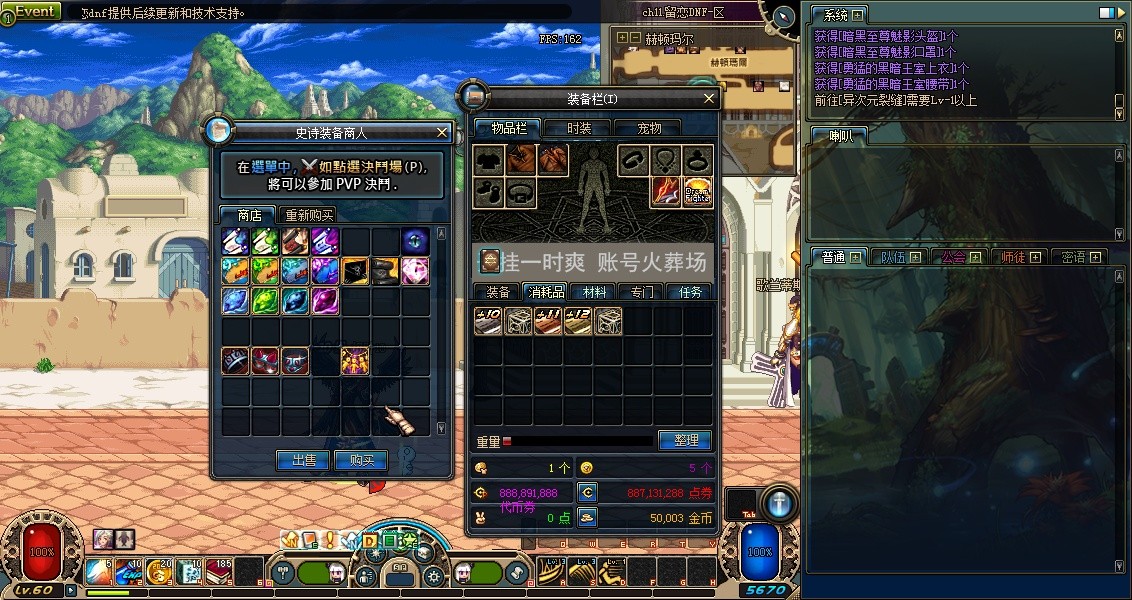This screenshot has height=600, width=1132.
Task: Show the 材料 materials tab
Action: click(595, 292)
